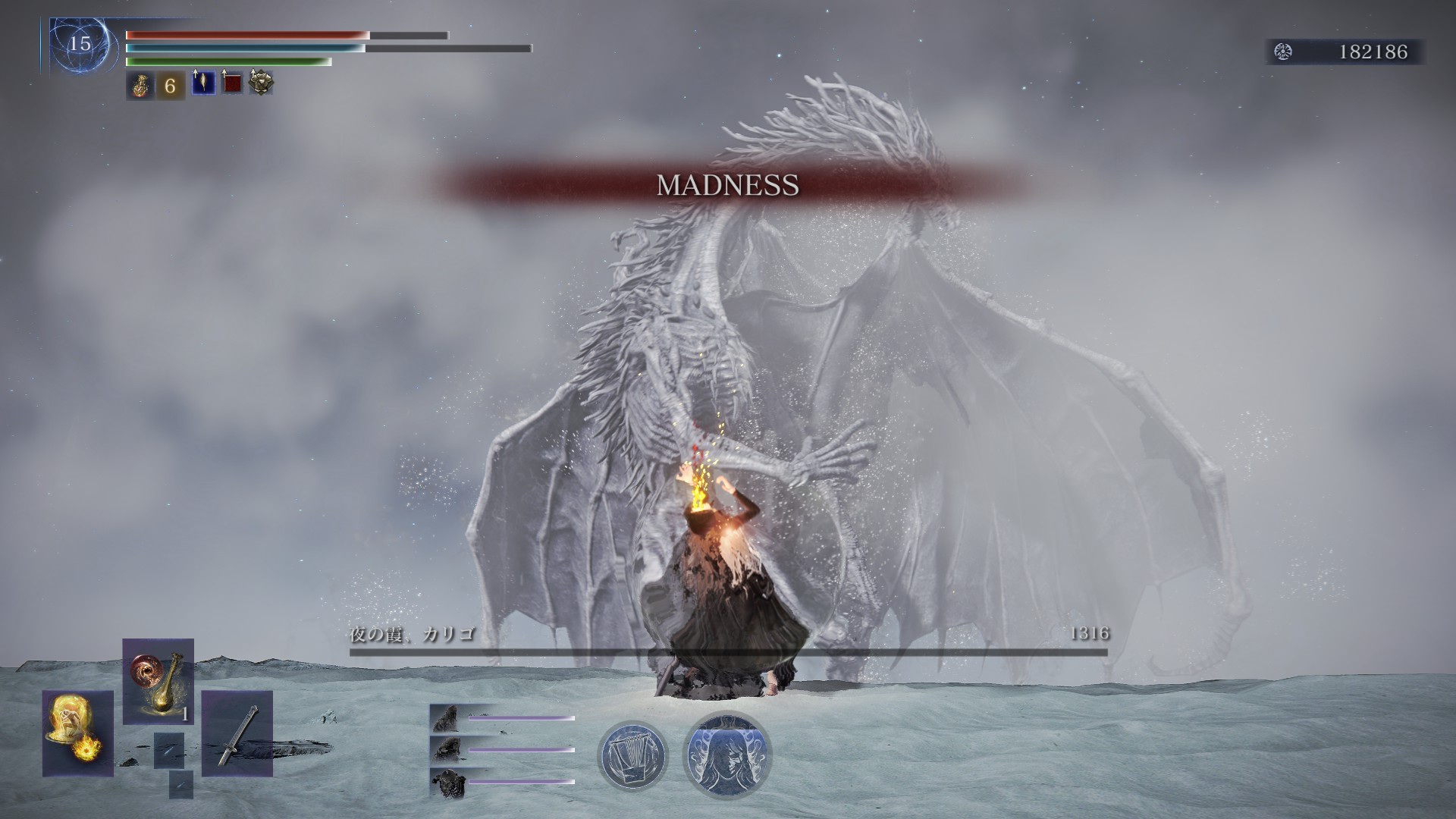1456x819 pixels.
Task: Select the golden flame incantation slot
Action: [77, 733]
